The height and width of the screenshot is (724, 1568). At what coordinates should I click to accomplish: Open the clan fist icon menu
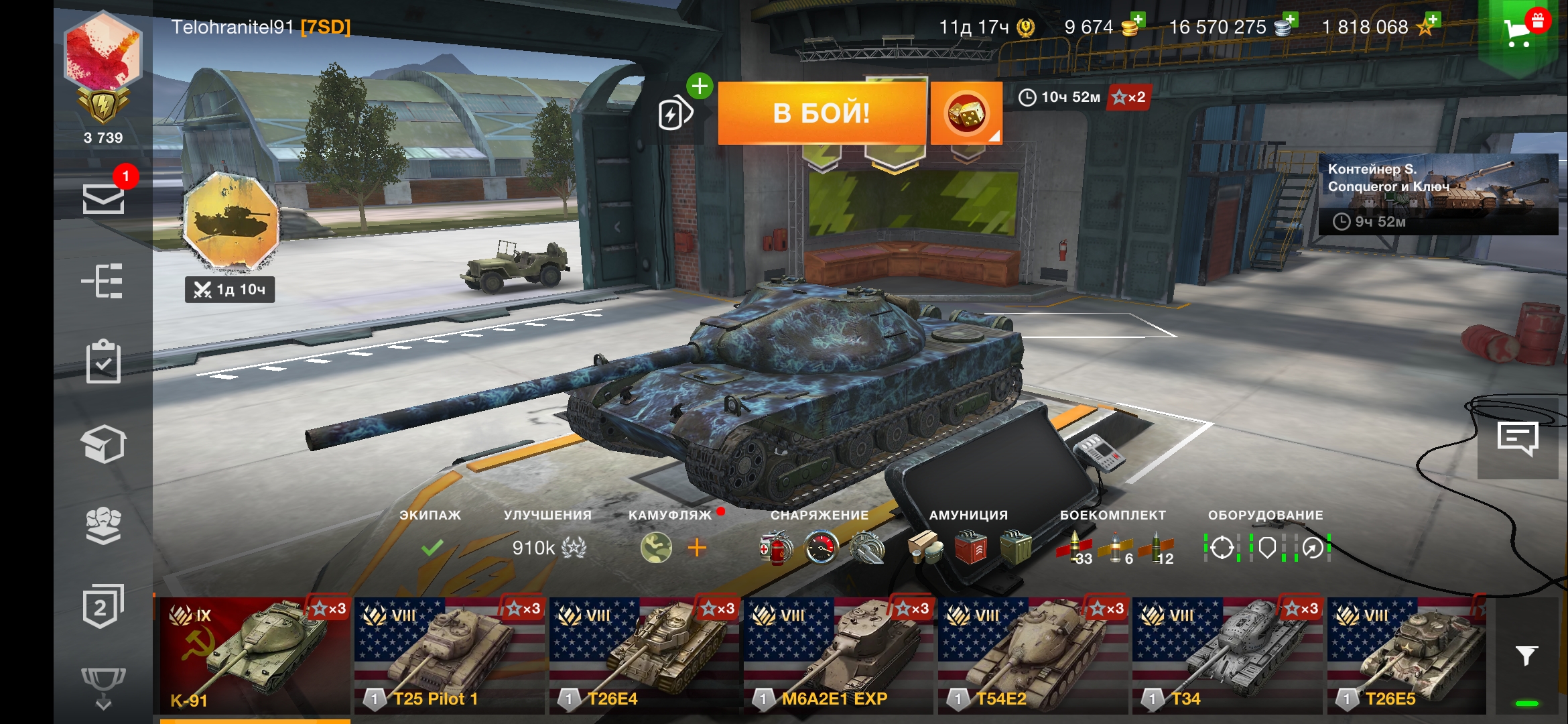(x=103, y=525)
